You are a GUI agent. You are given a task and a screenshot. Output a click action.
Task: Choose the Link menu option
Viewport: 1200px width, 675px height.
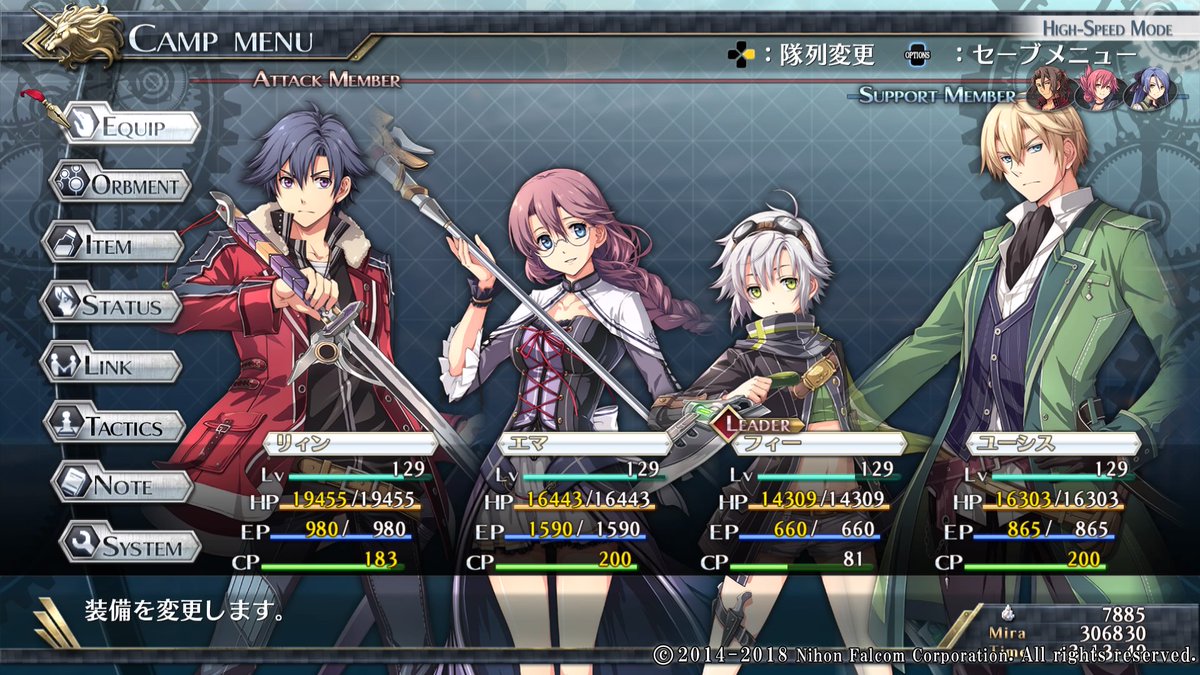110,366
